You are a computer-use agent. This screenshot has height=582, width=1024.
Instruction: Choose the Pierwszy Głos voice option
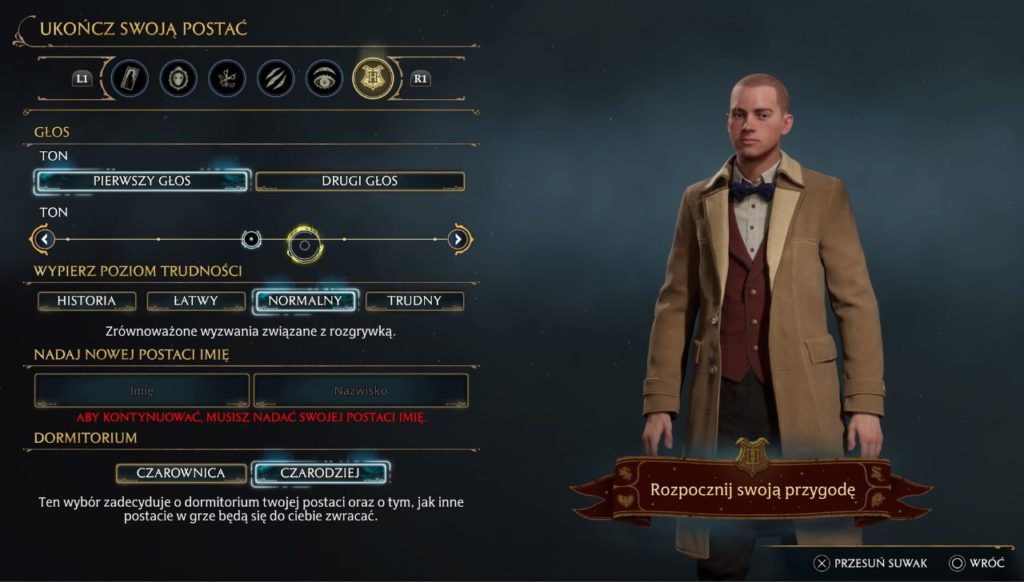[142, 181]
